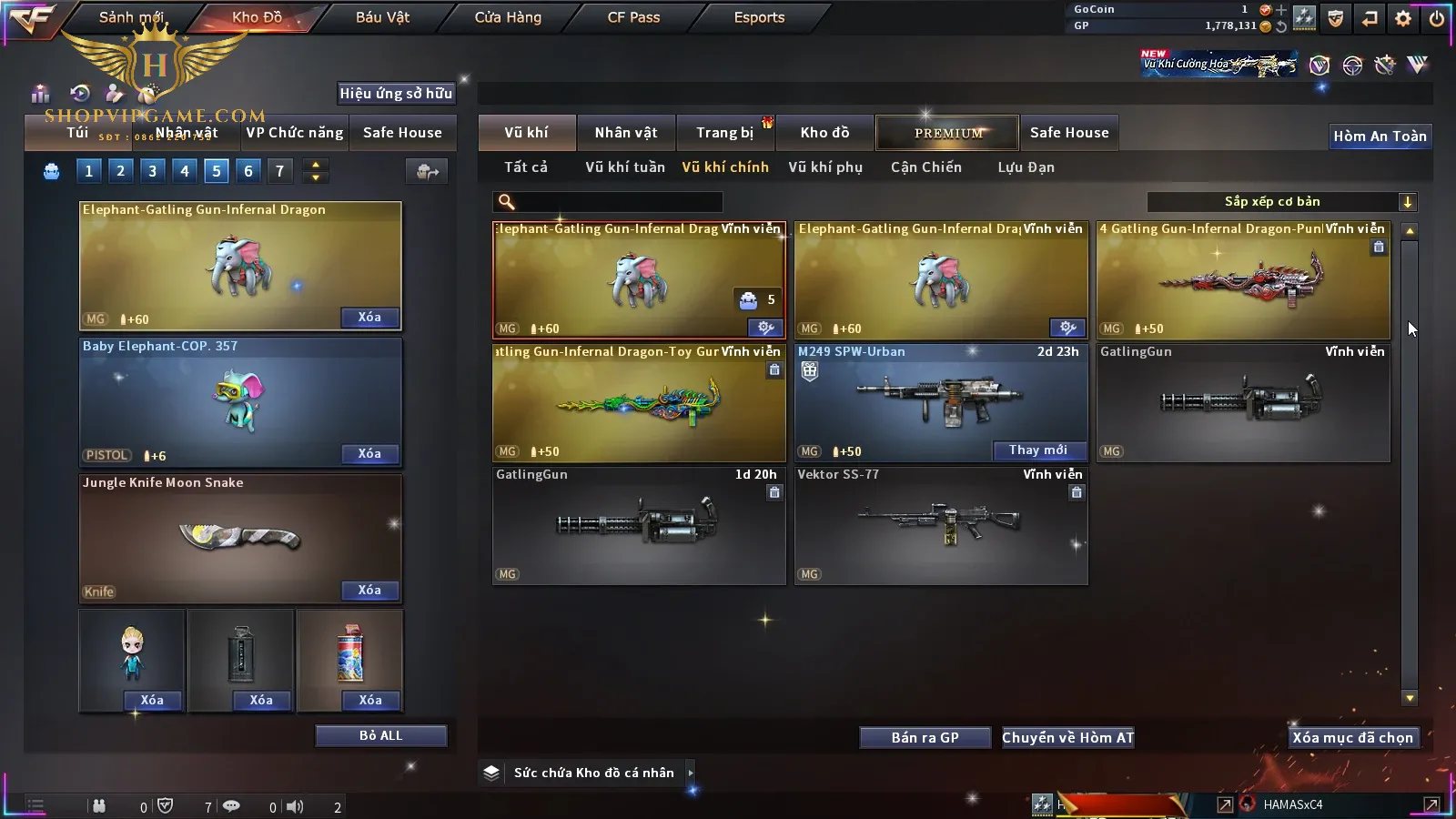Open the PREMIUM tab
This screenshot has height=819, width=1456.
(947, 133)
